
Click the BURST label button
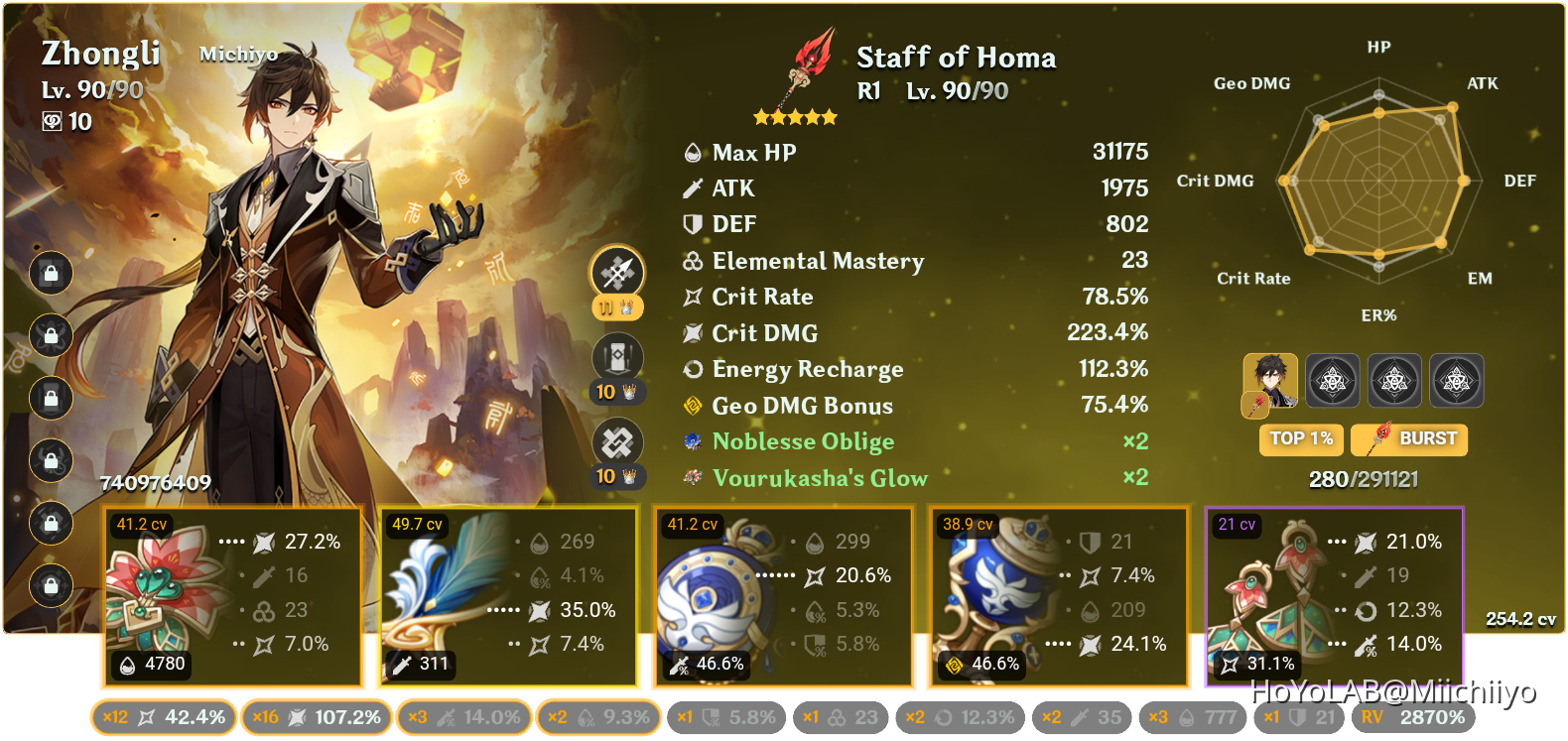pos(1408,439)
